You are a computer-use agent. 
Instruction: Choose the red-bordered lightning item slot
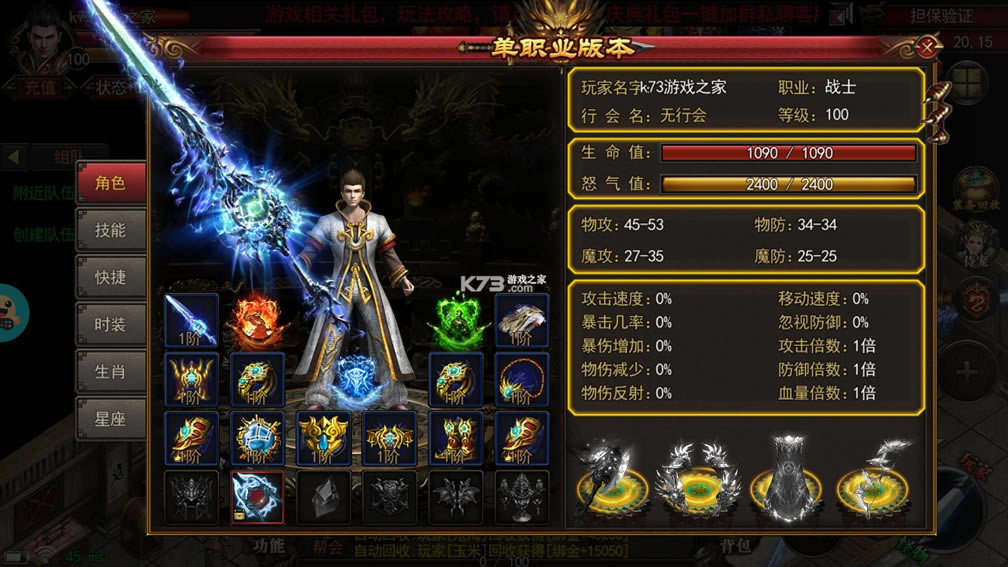click(257, 497)
